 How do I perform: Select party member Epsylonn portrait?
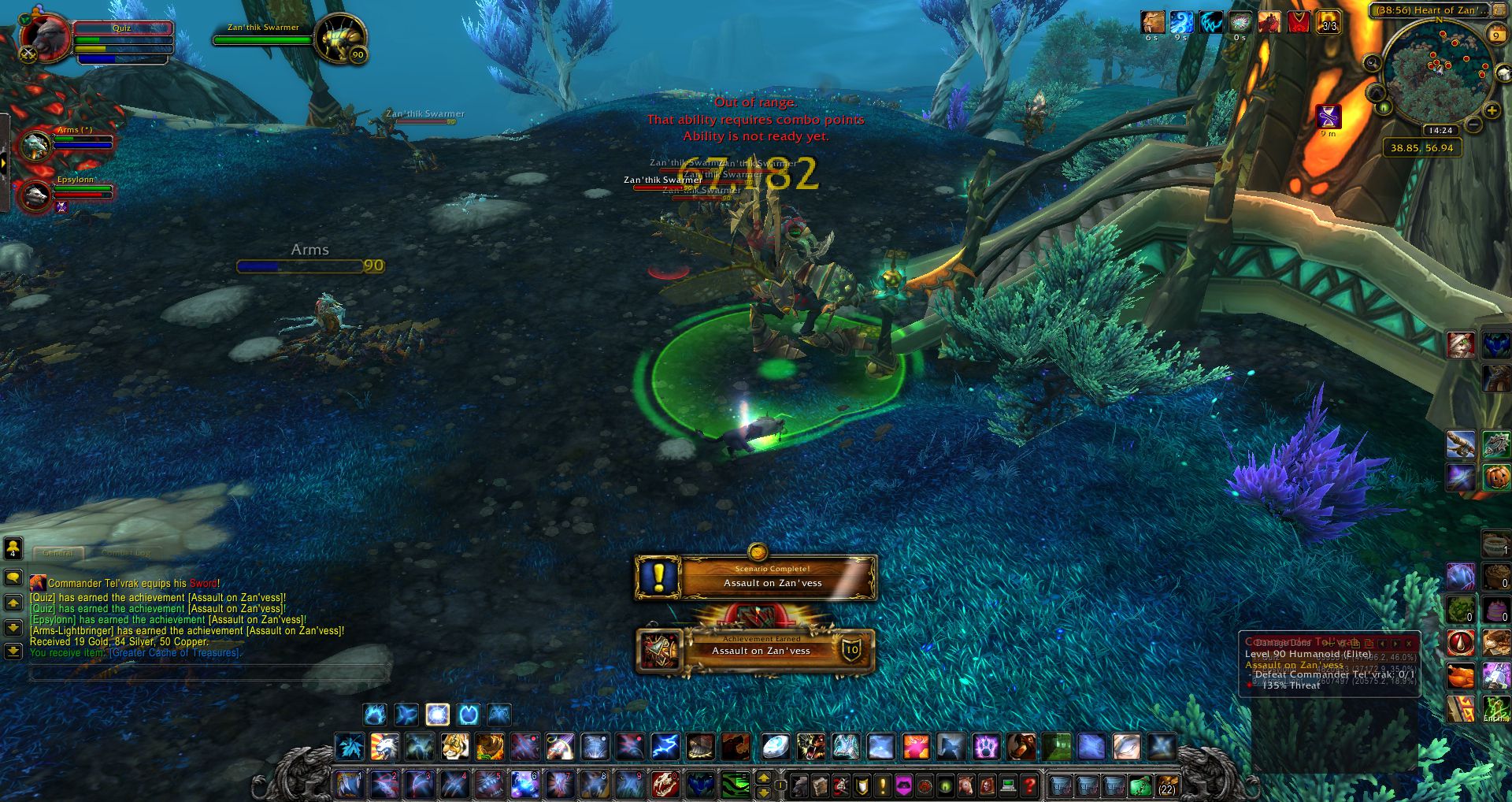point(35,195)
